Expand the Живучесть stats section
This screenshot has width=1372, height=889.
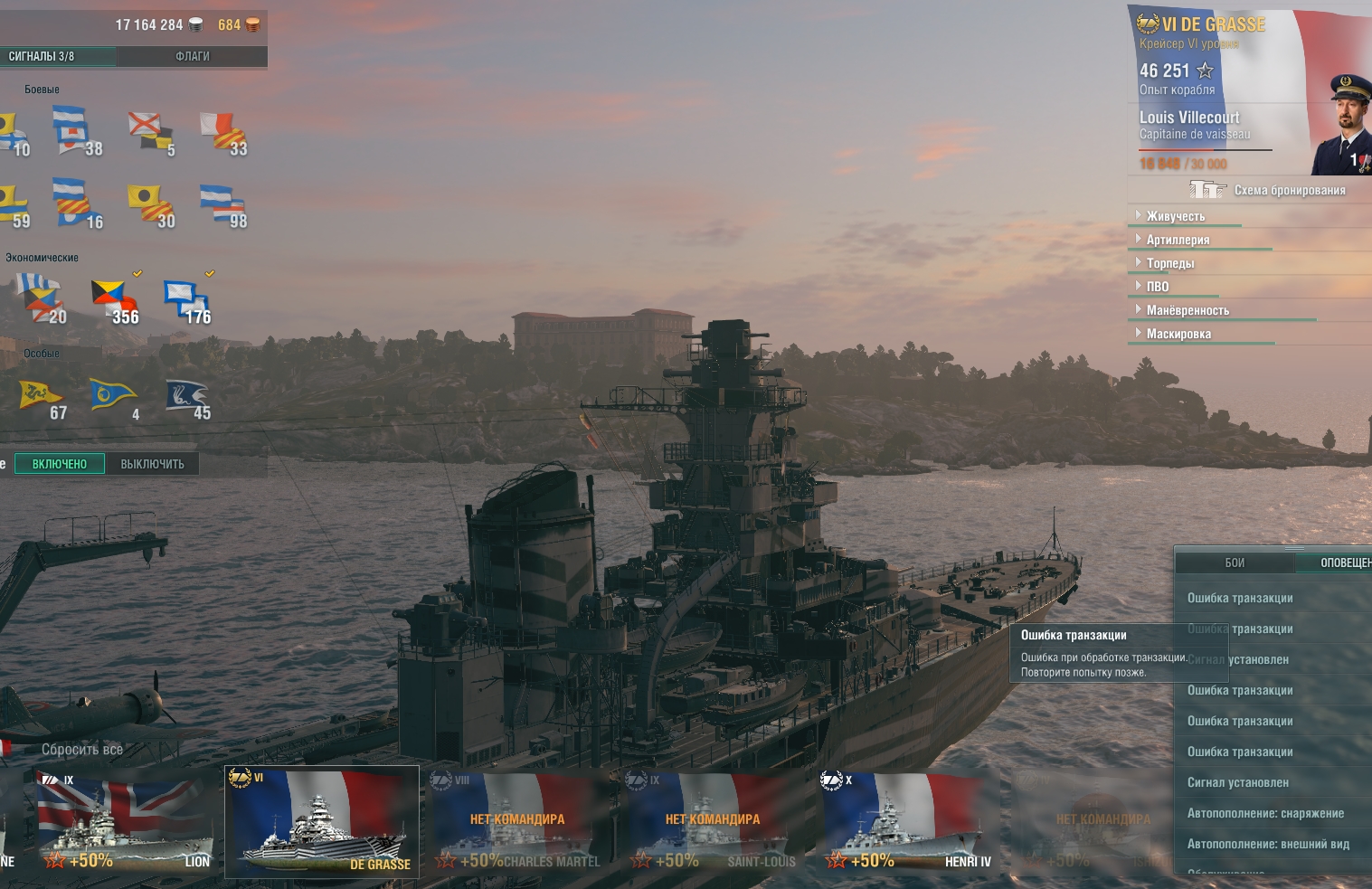tap(1176, 216)
